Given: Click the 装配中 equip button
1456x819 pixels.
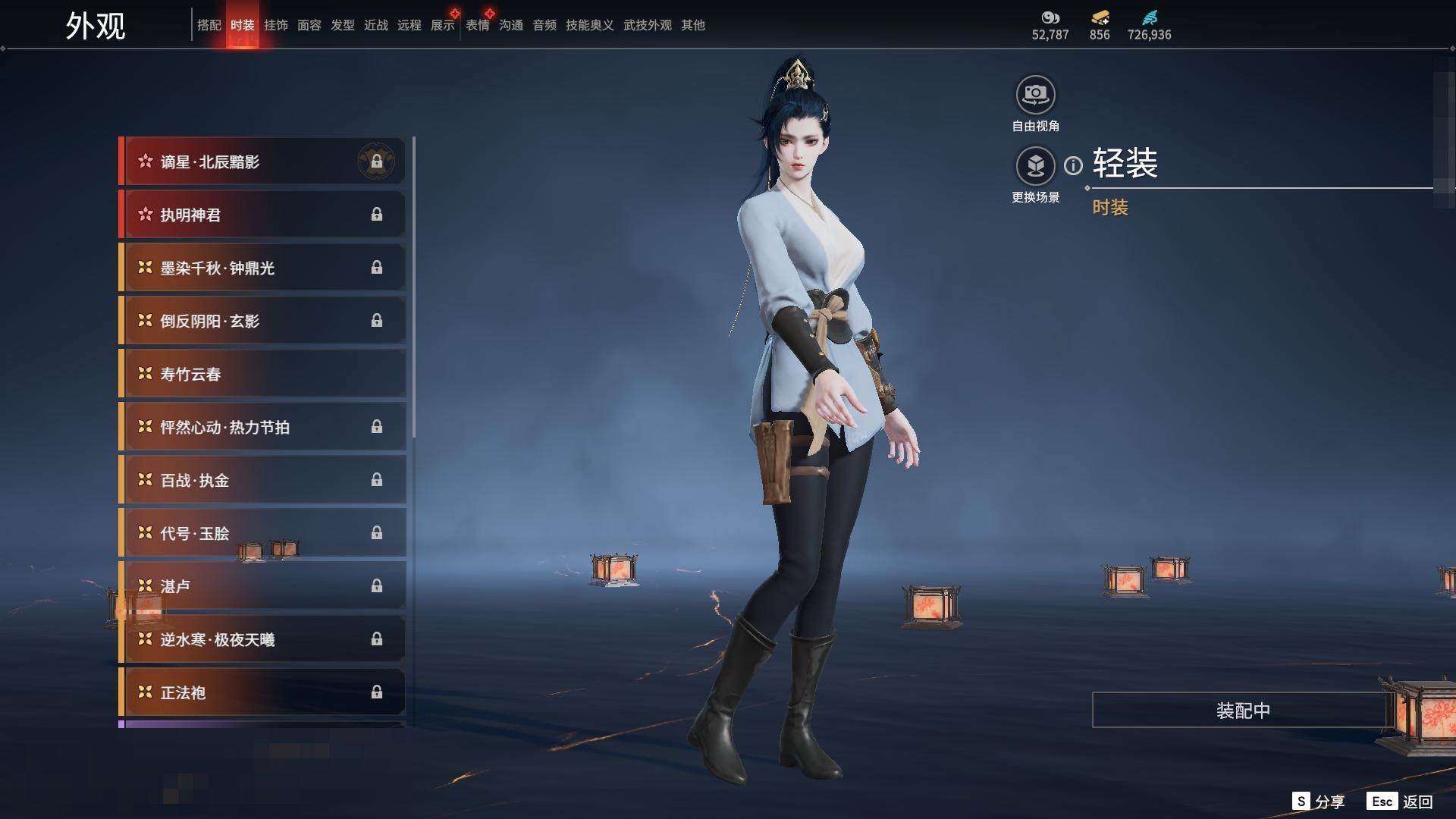Looking at the screenshot, I should click(1242, 711).
